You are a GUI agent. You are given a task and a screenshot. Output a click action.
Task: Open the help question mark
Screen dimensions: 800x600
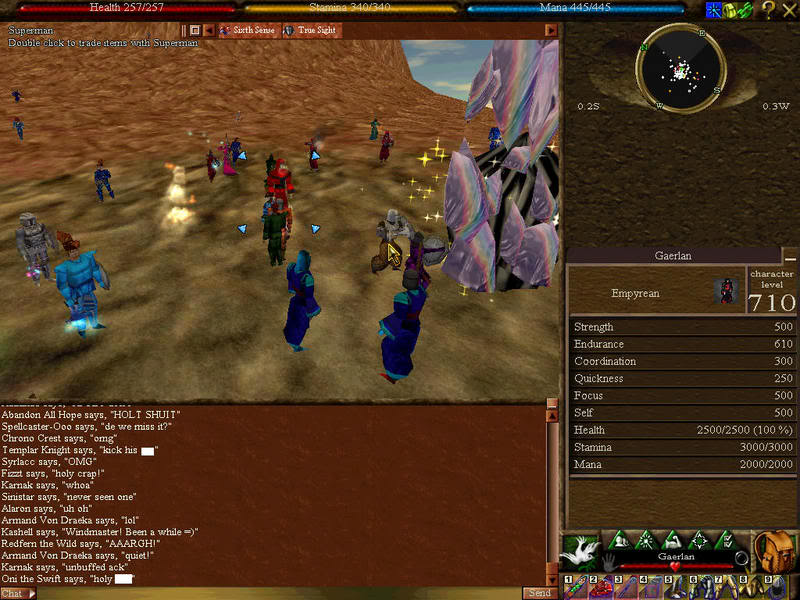(768, 10)
